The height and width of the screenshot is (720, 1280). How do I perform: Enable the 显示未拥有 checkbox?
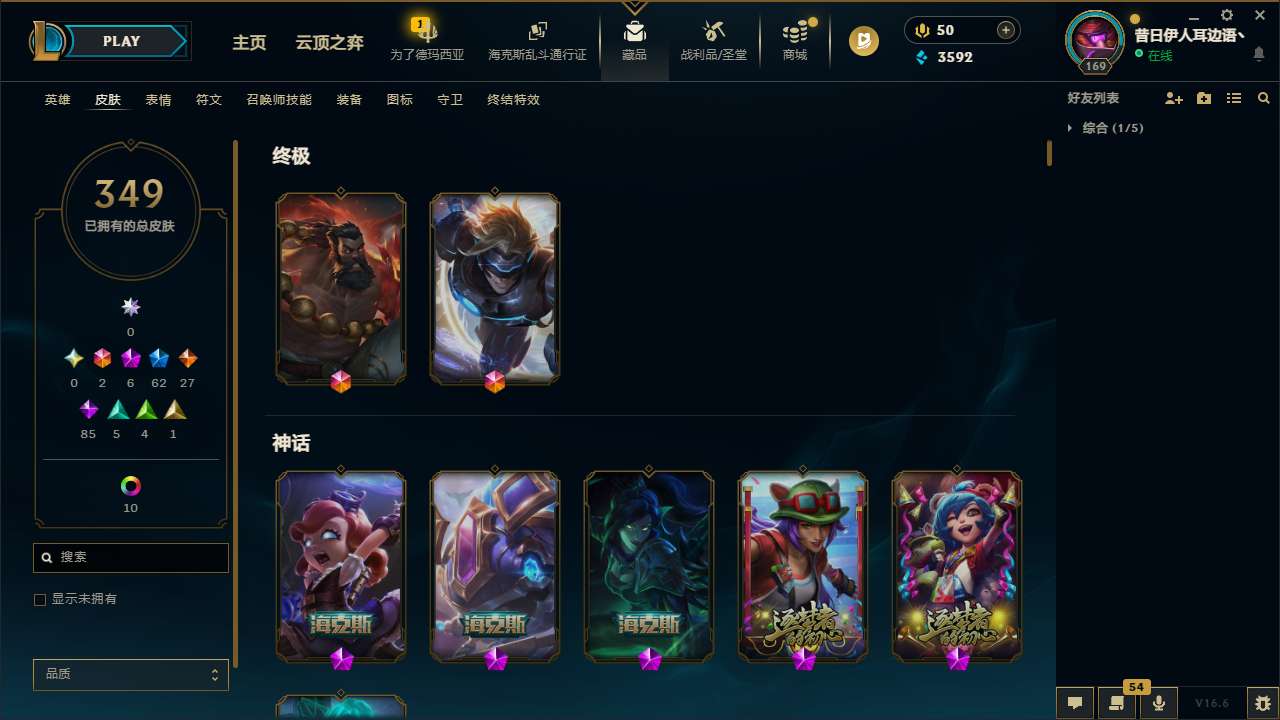[40, 599]
